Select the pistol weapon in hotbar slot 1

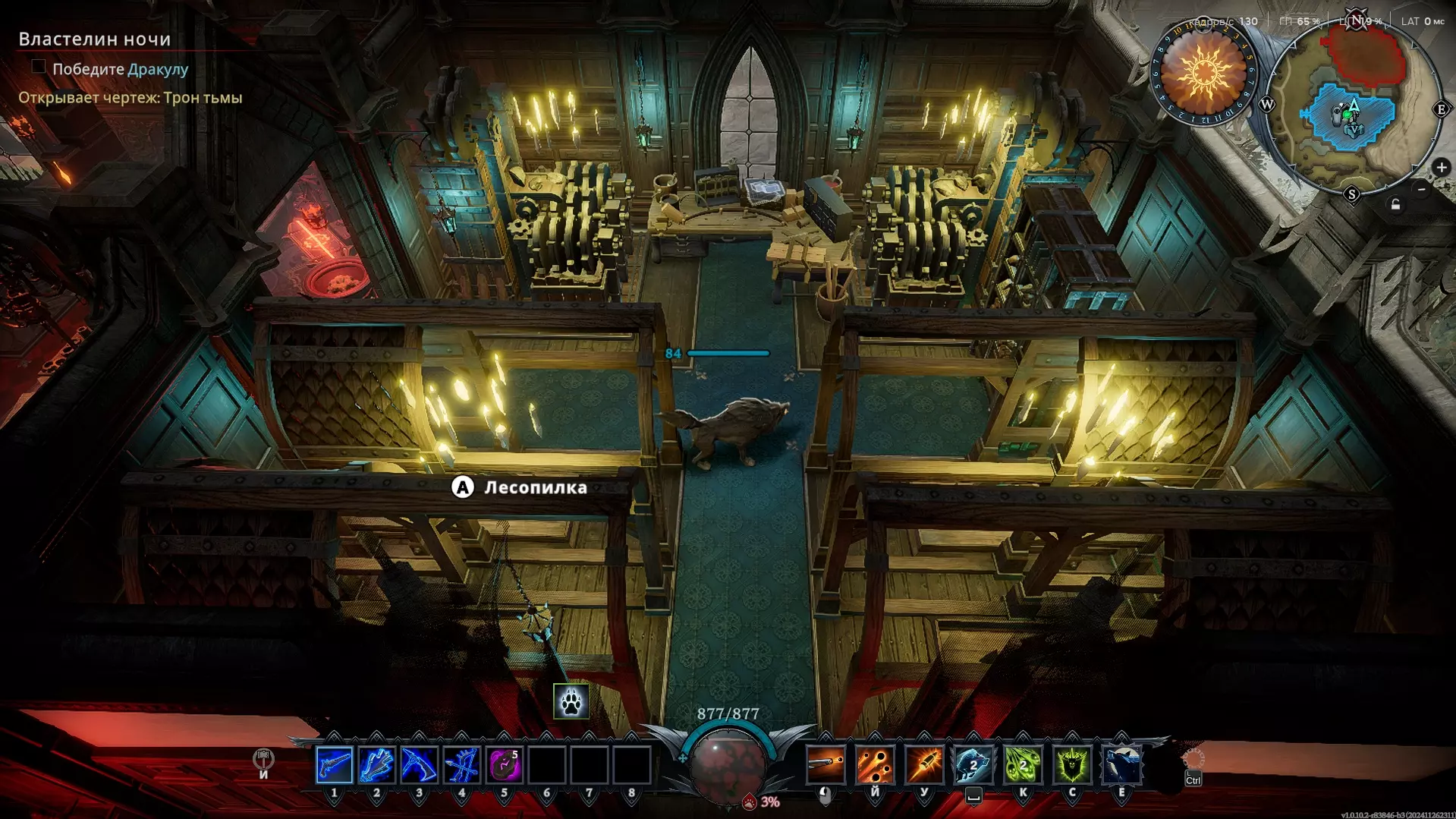(334, 764)
